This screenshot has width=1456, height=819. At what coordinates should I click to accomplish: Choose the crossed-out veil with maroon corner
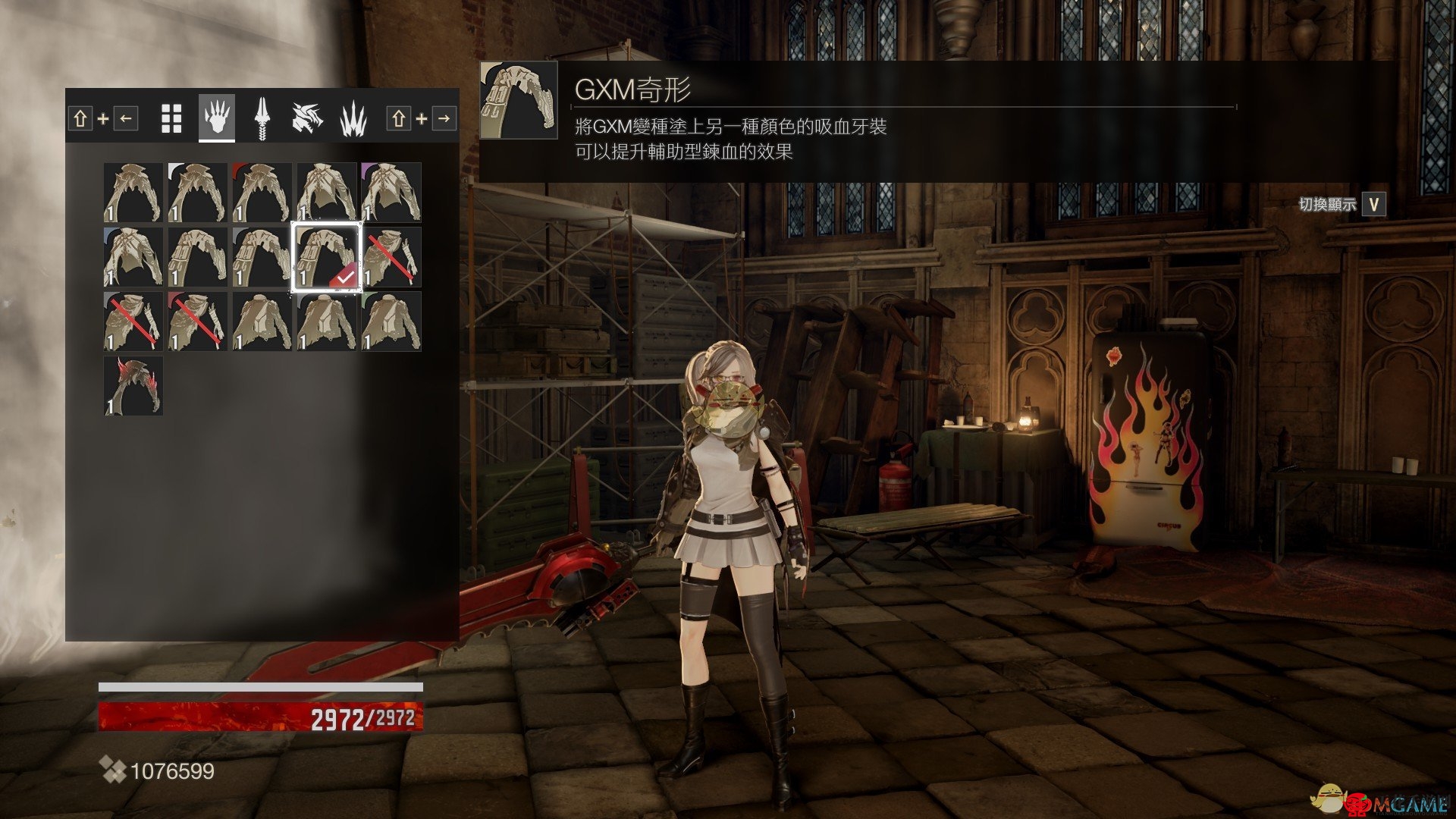tap(198, 322)
